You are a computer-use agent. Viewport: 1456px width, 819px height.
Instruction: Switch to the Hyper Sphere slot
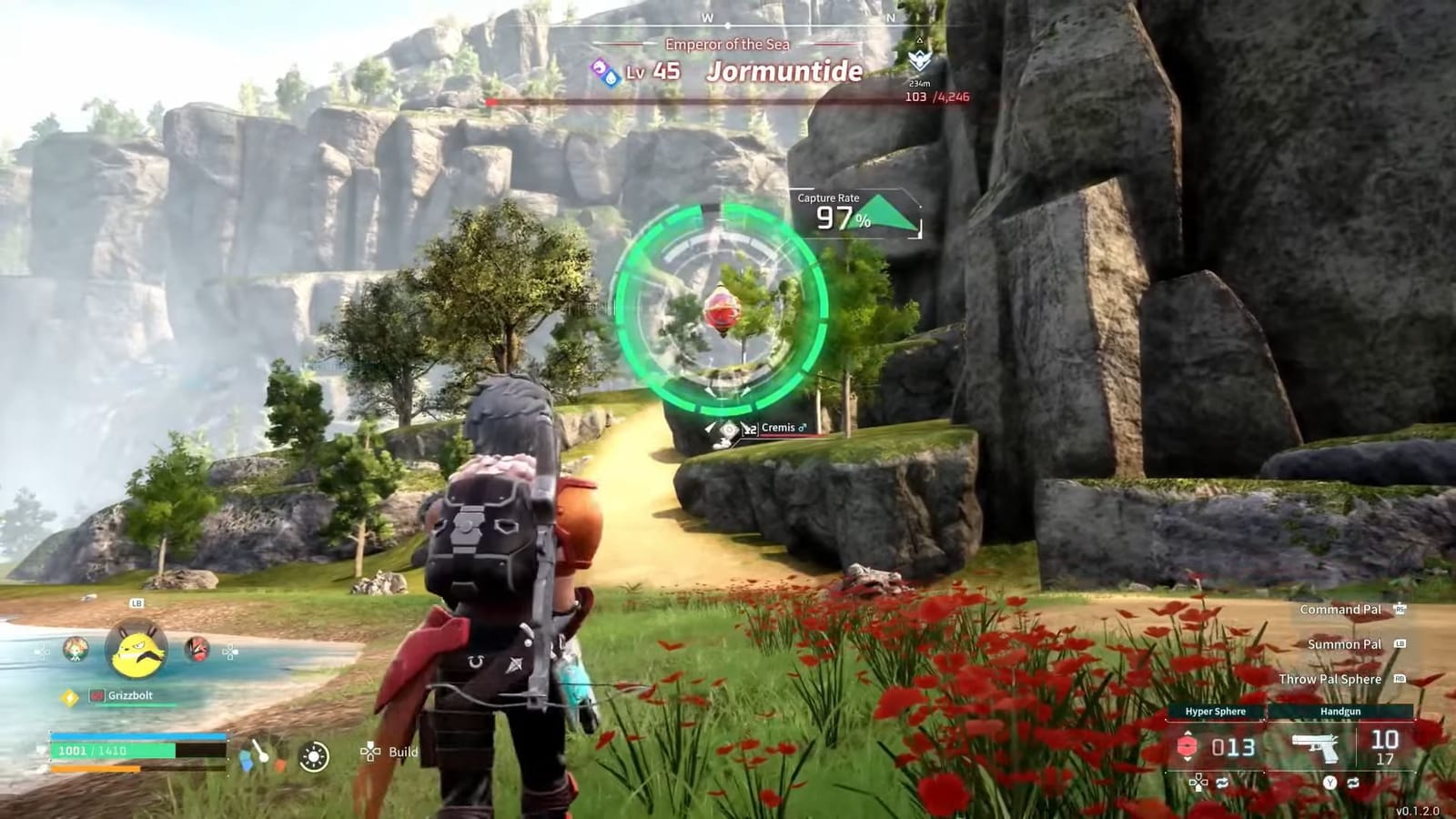[1216, 712]
